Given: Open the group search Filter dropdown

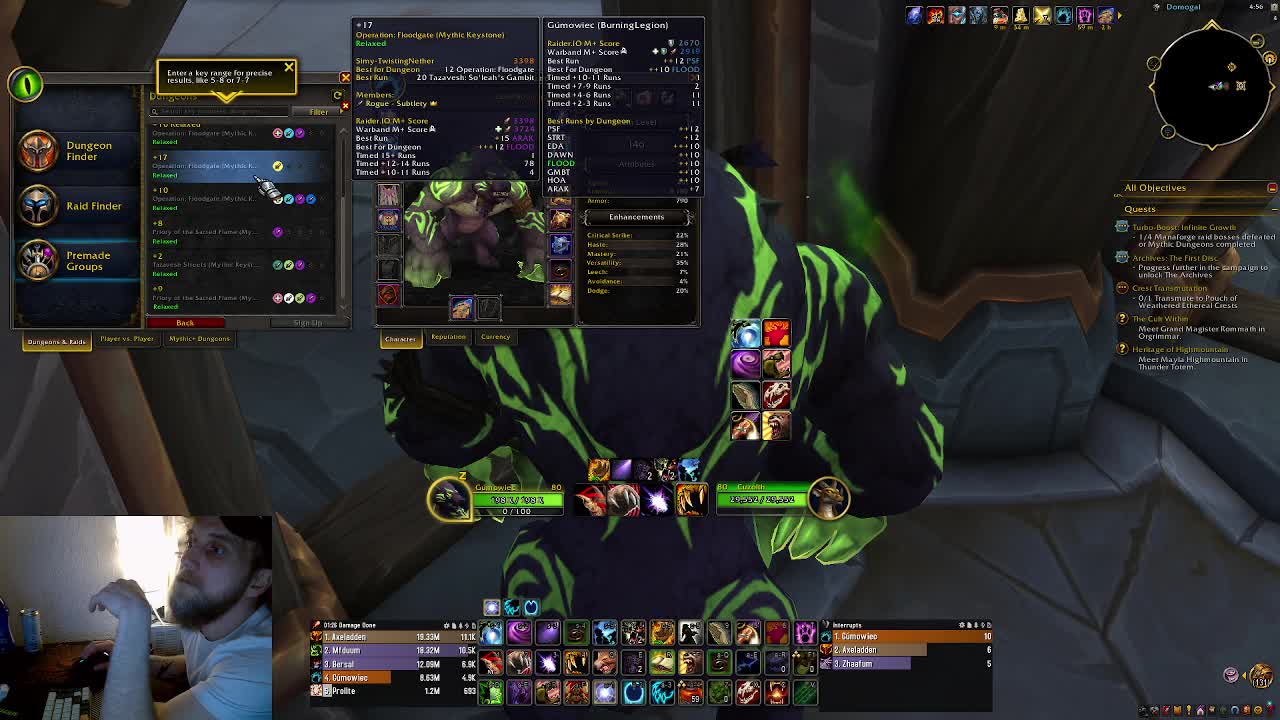Looking at the screenshot, I should (x=319, y=112).
